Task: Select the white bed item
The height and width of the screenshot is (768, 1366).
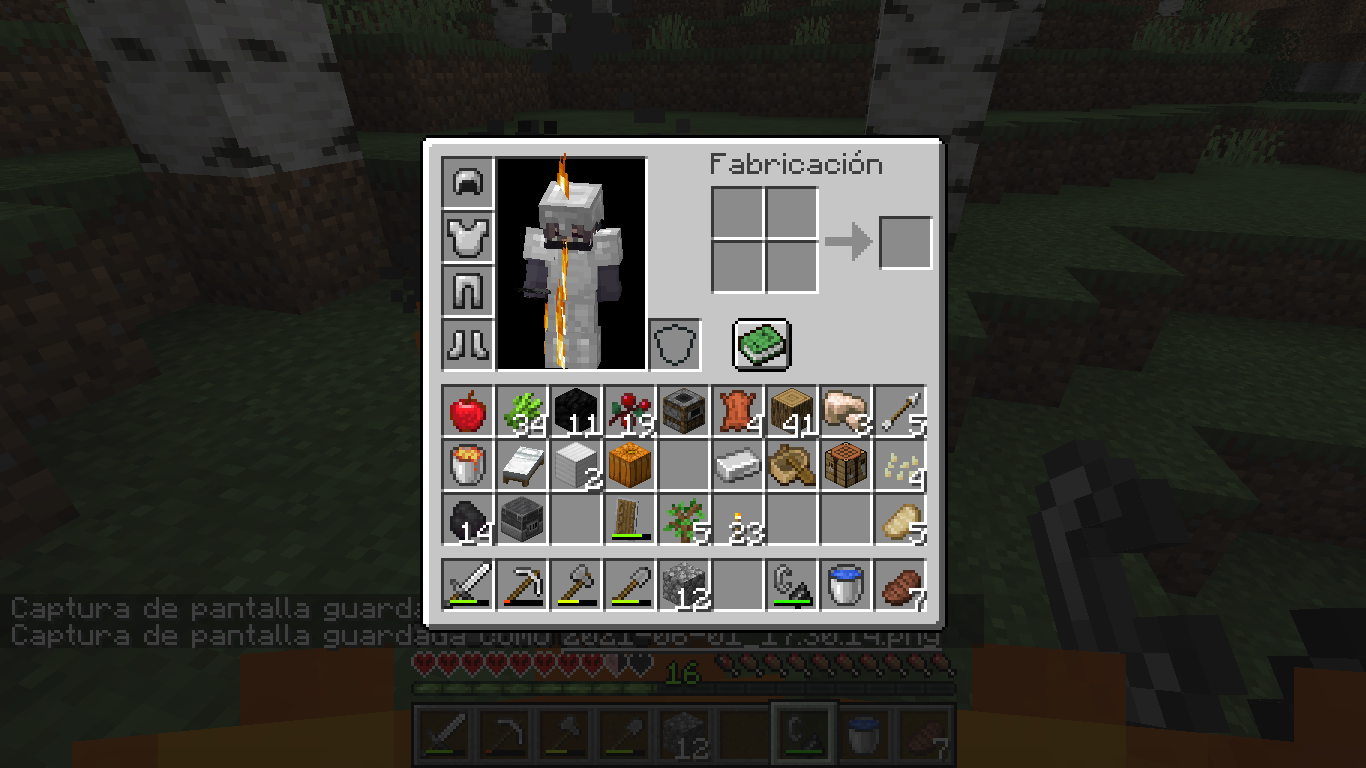Action: [x=521, y=466]
